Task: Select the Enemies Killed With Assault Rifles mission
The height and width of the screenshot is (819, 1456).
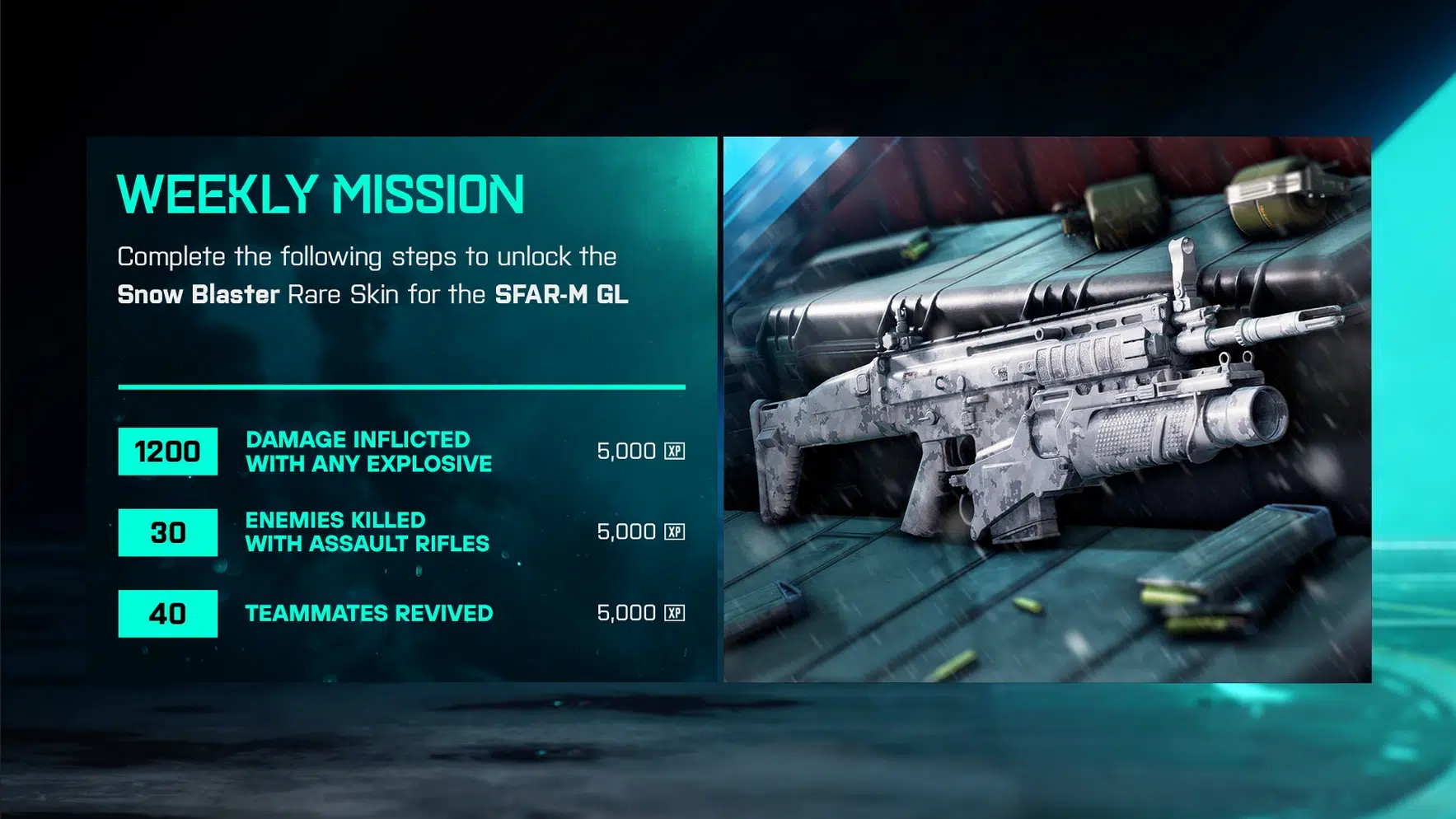Action: tap(367, 532)
